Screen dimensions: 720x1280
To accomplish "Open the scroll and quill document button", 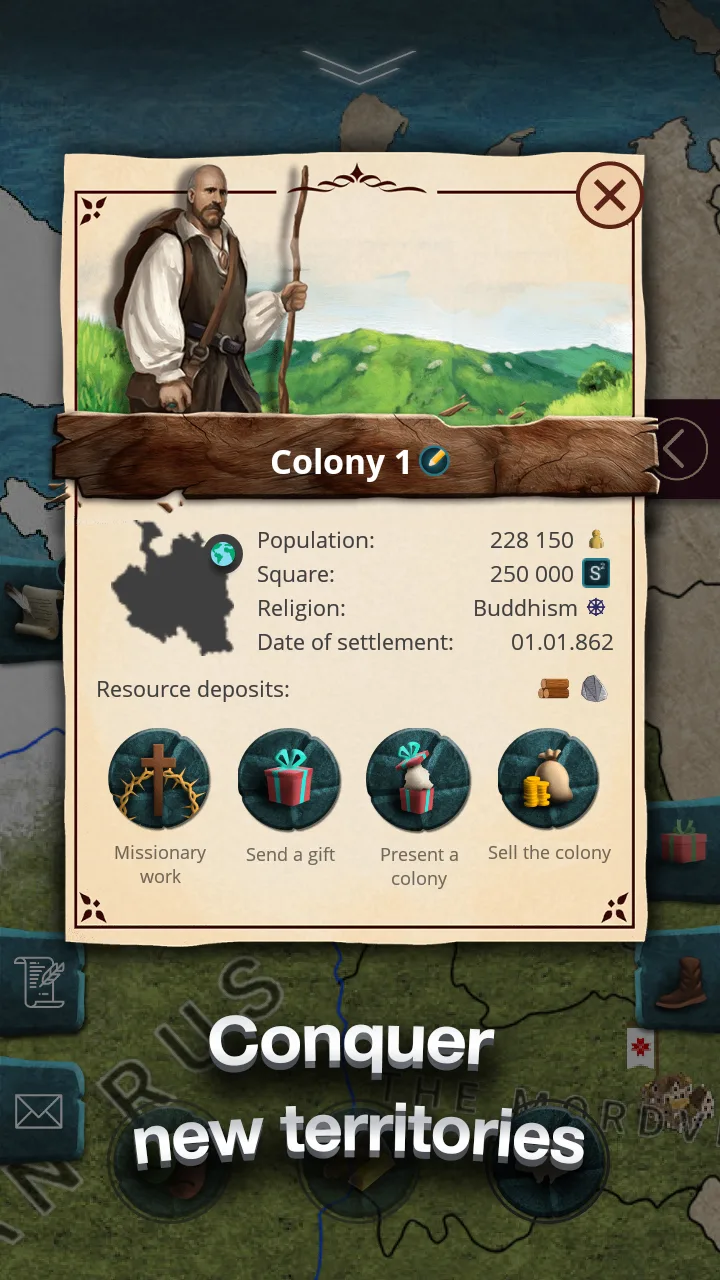I will pyautogui.click(x=38, y=981).
